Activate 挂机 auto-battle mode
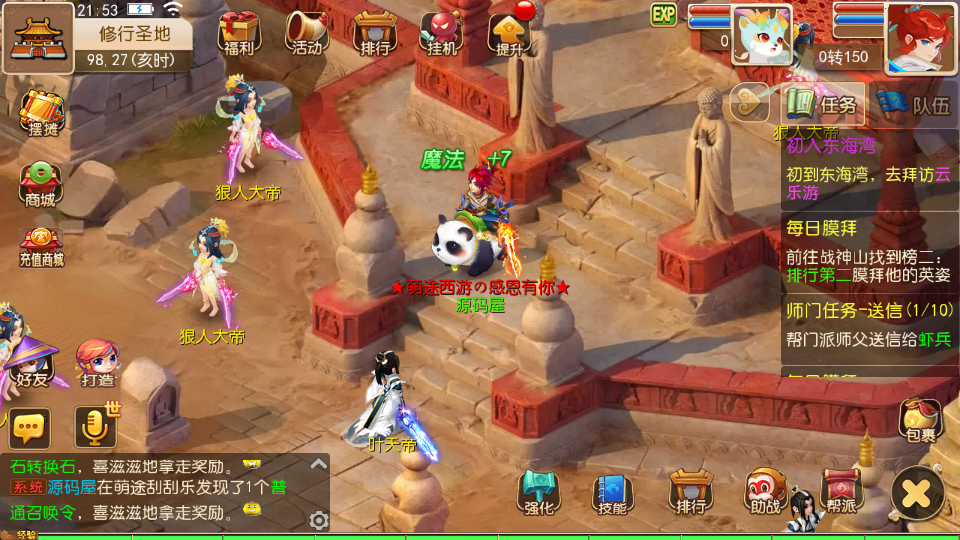The image size is (960, 540). (441, 33)
